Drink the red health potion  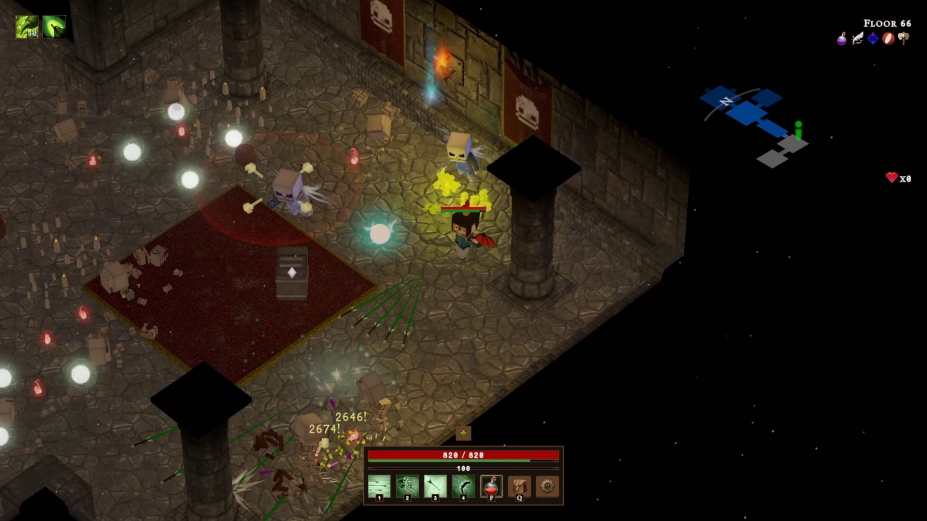[x=491, y=487]
